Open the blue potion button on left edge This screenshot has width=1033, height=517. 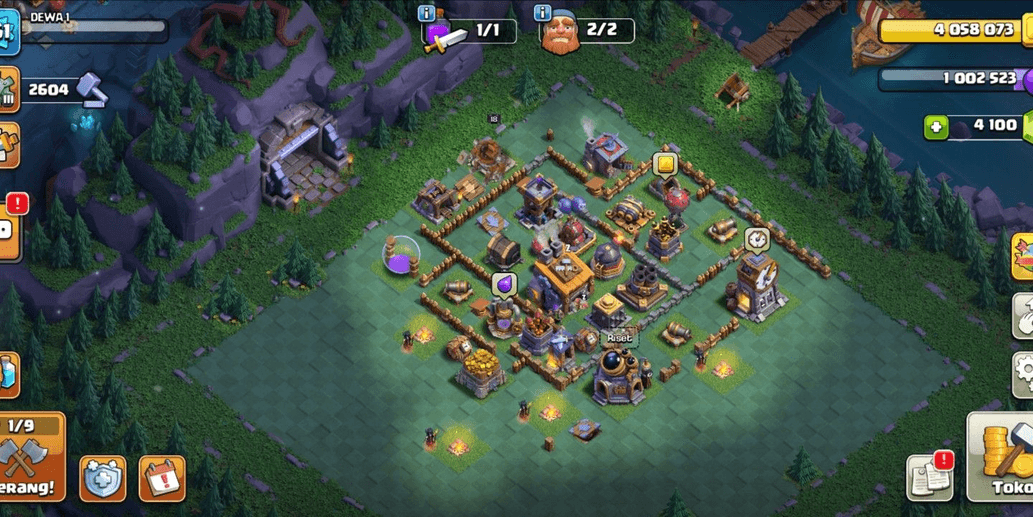8,374
